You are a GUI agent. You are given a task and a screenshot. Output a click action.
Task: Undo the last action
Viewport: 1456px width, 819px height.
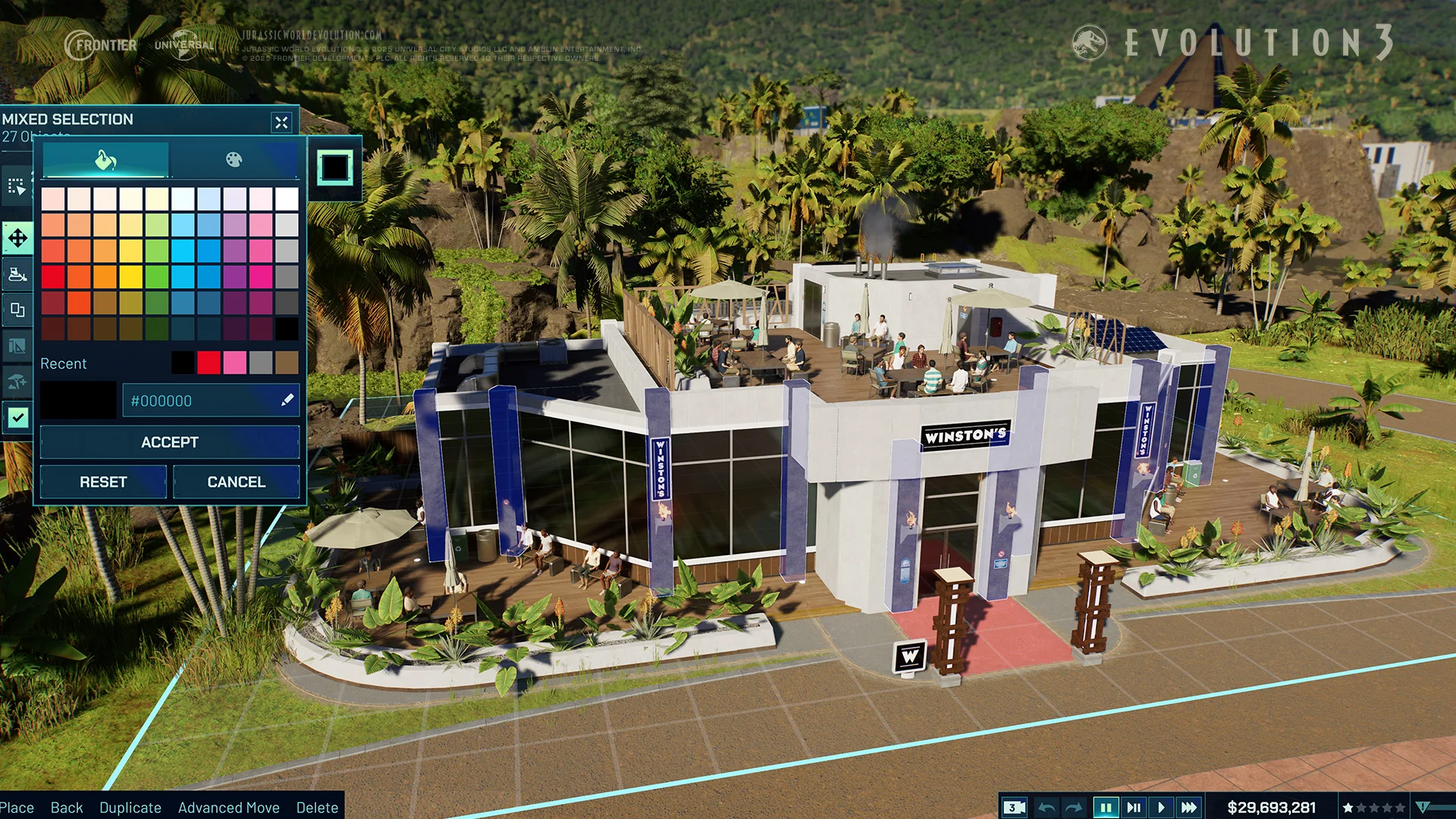1046,808
